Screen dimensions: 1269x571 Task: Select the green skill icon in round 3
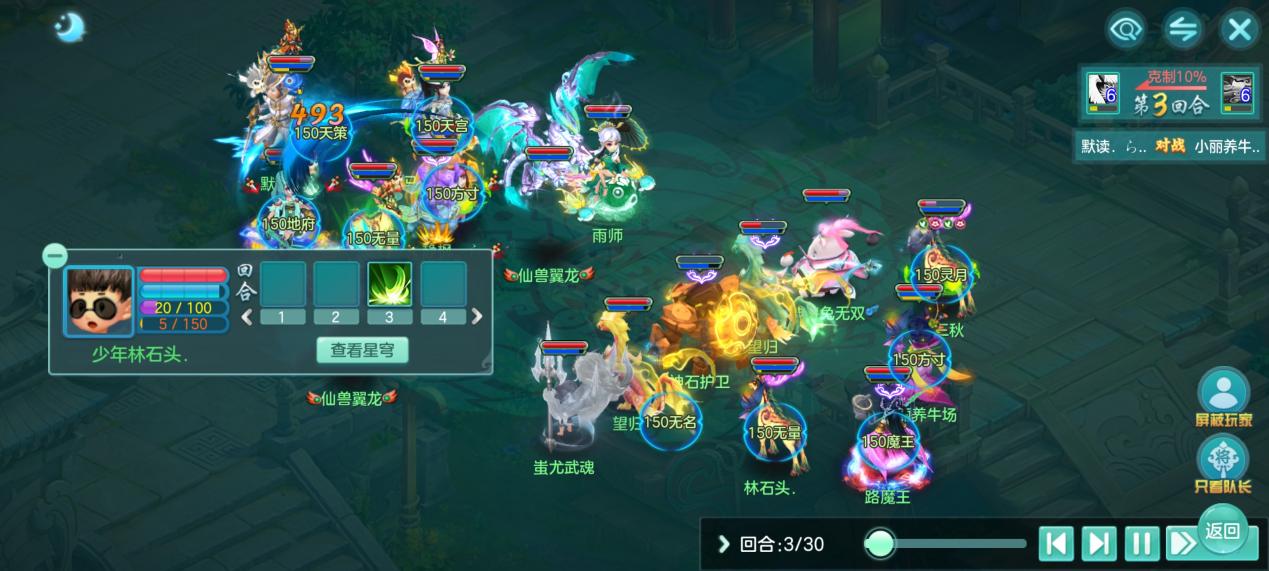point(390,284)
